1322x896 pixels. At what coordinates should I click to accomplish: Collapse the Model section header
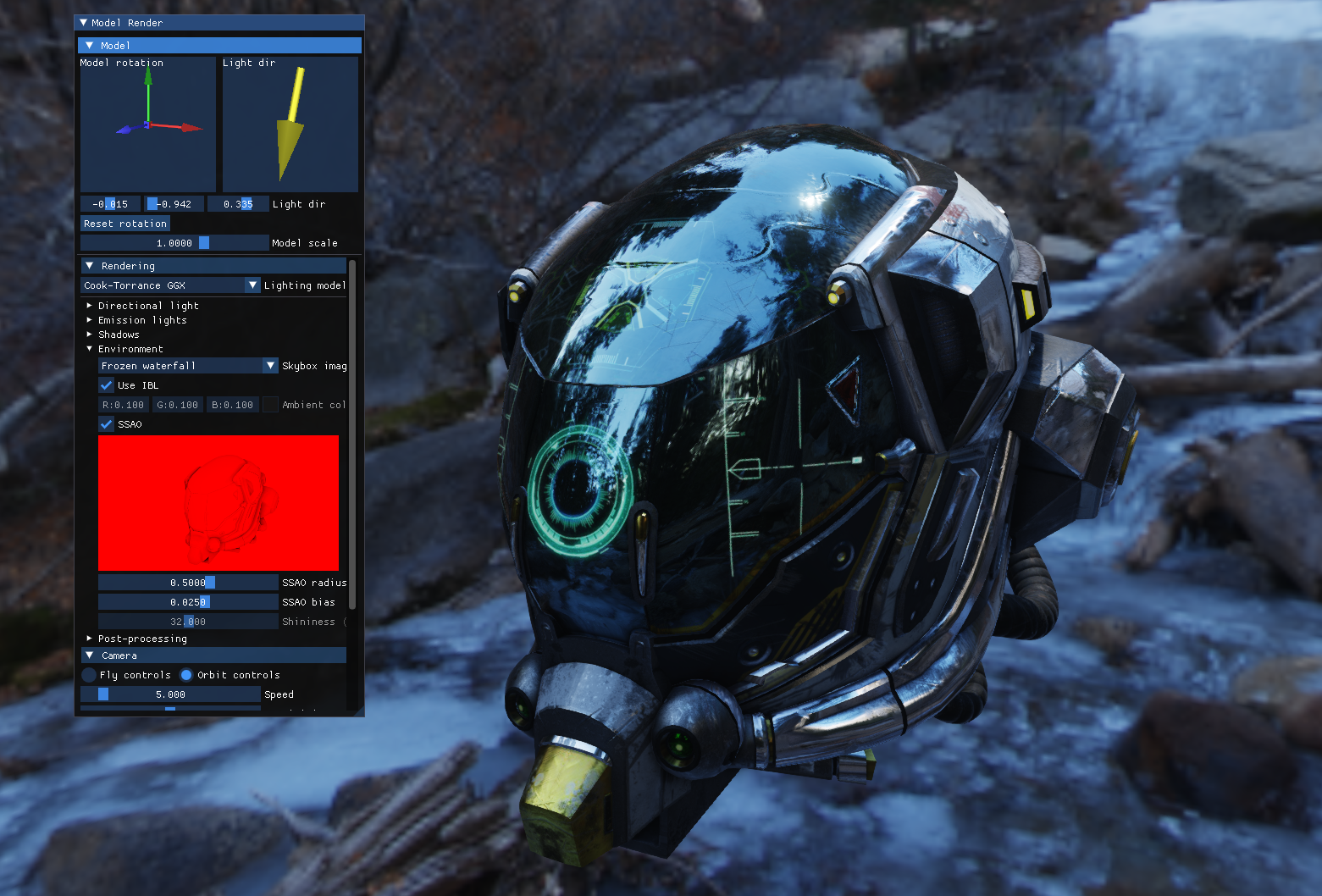click(x=90, y=46)
